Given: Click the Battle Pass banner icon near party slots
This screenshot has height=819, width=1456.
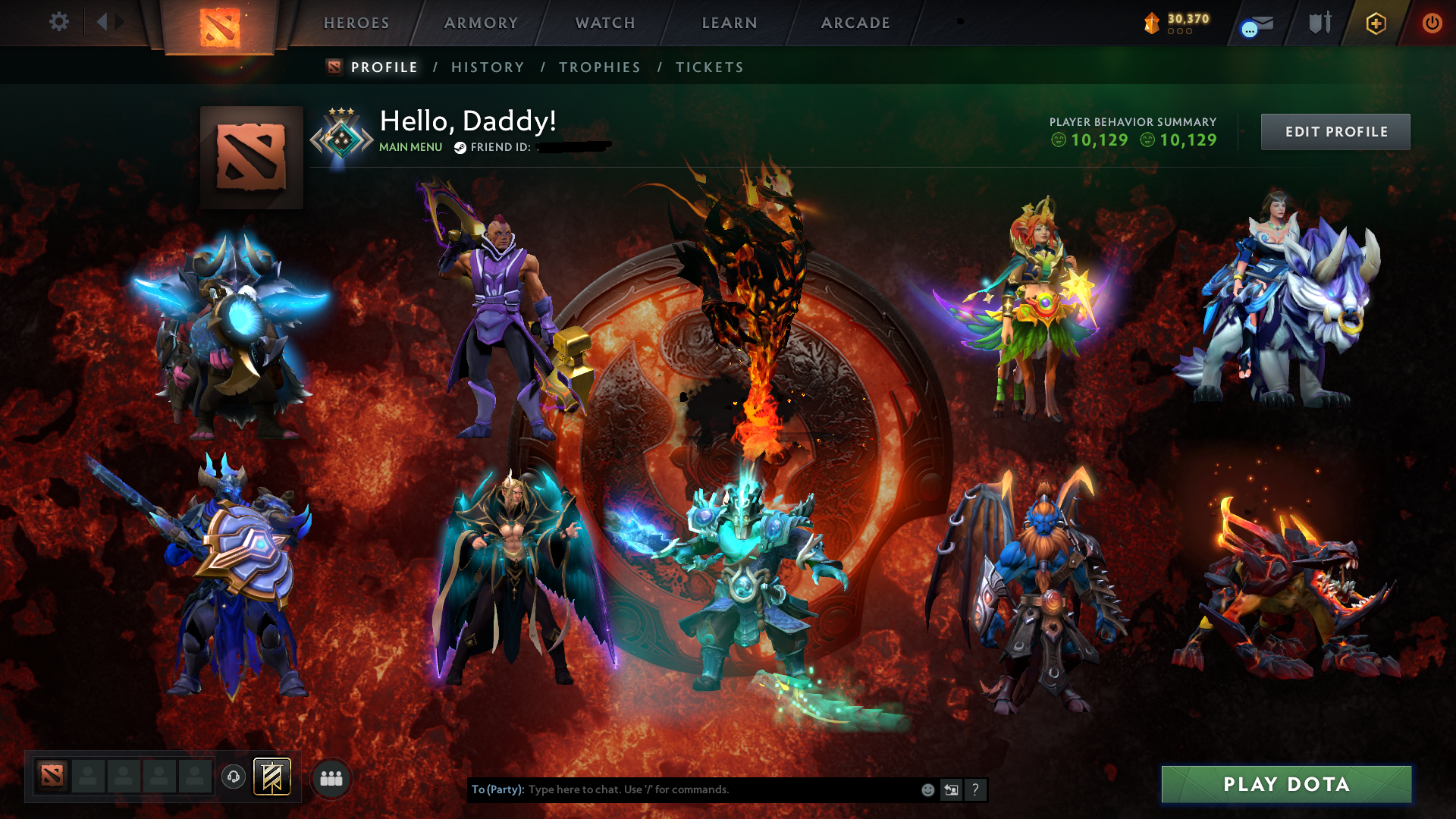Looking at the screenshot, I should point(273,777).
